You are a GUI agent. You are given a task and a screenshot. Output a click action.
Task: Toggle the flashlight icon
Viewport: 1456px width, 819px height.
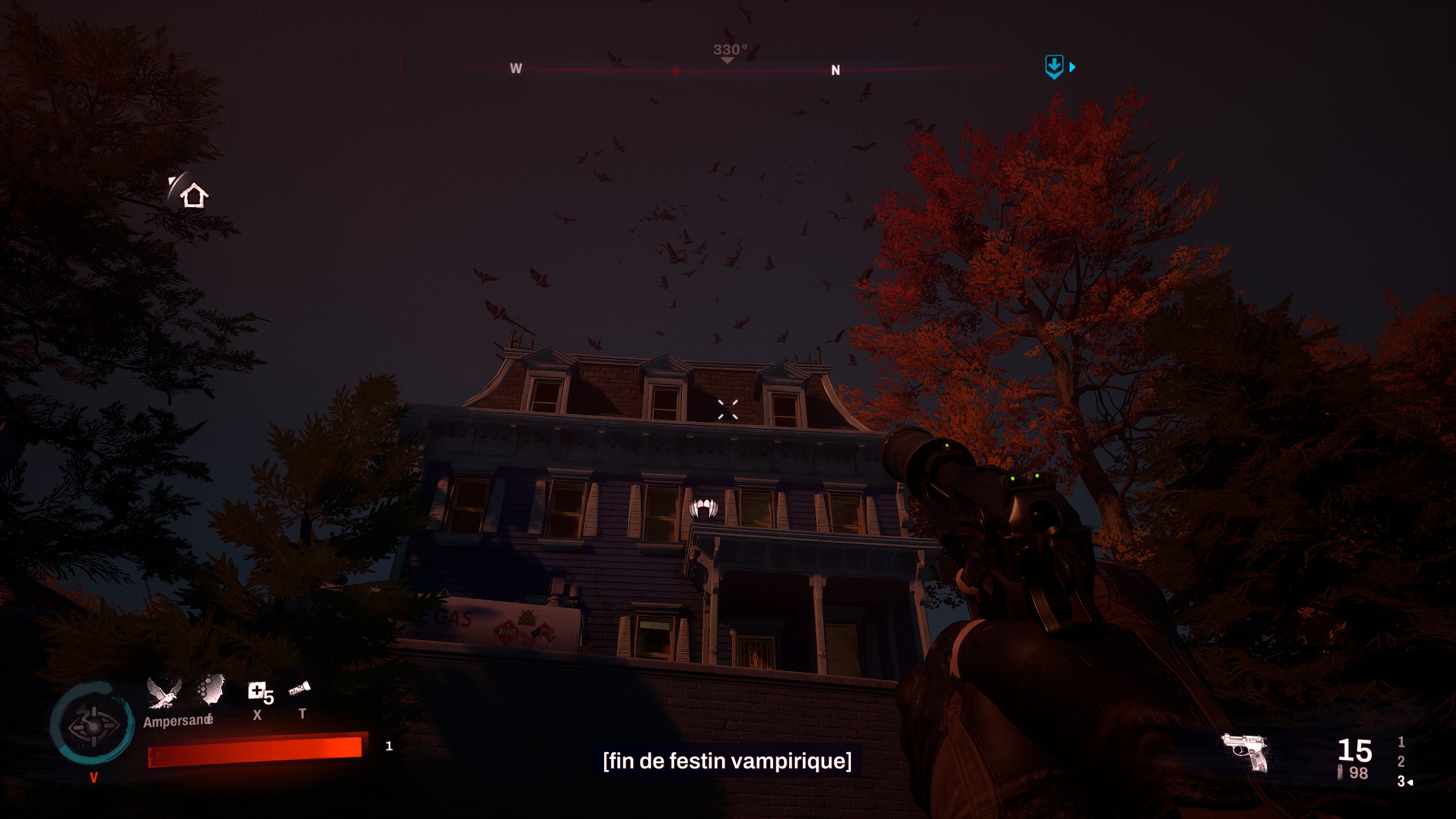300,690
